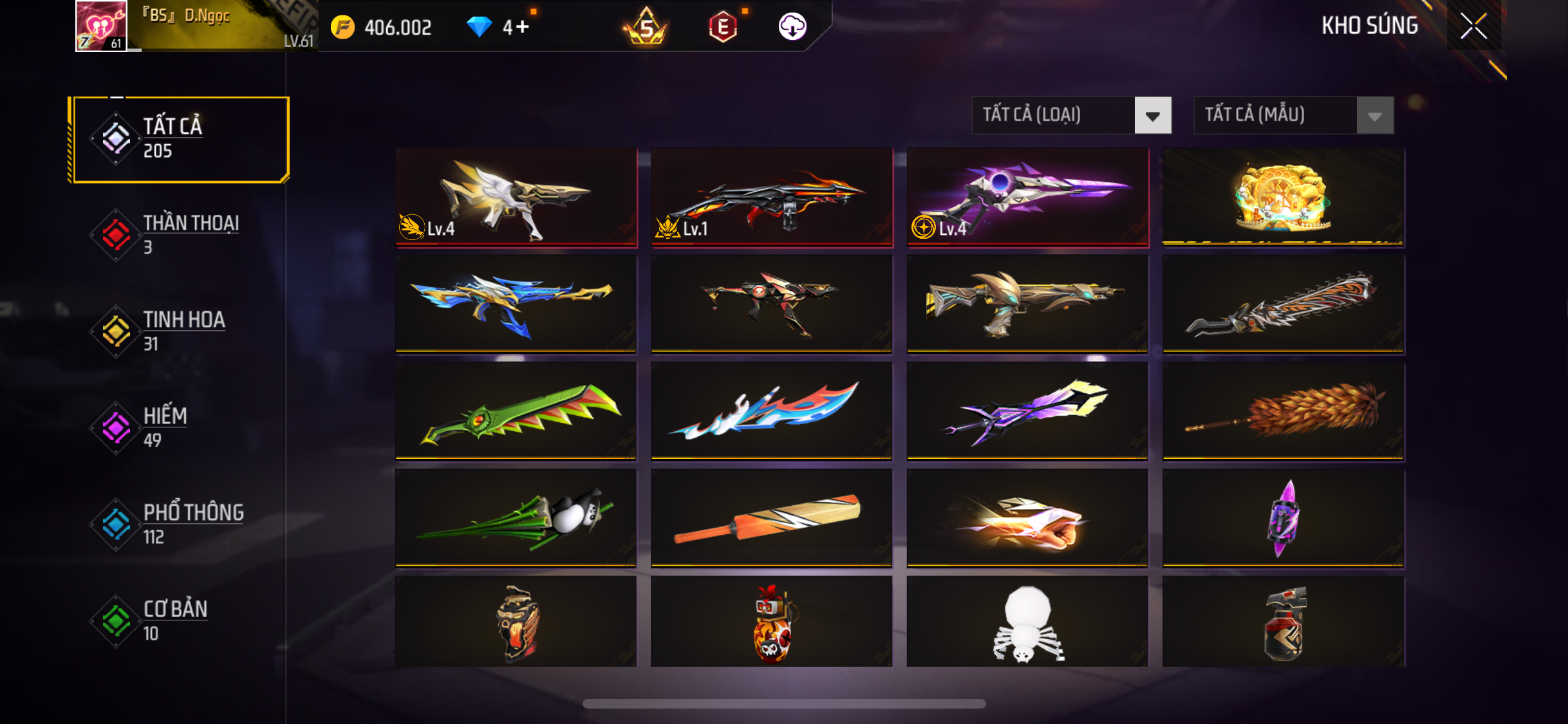The image size is (1568, 724).
Task: Select the flaming fist skin
Action: tap(1027, 518)
